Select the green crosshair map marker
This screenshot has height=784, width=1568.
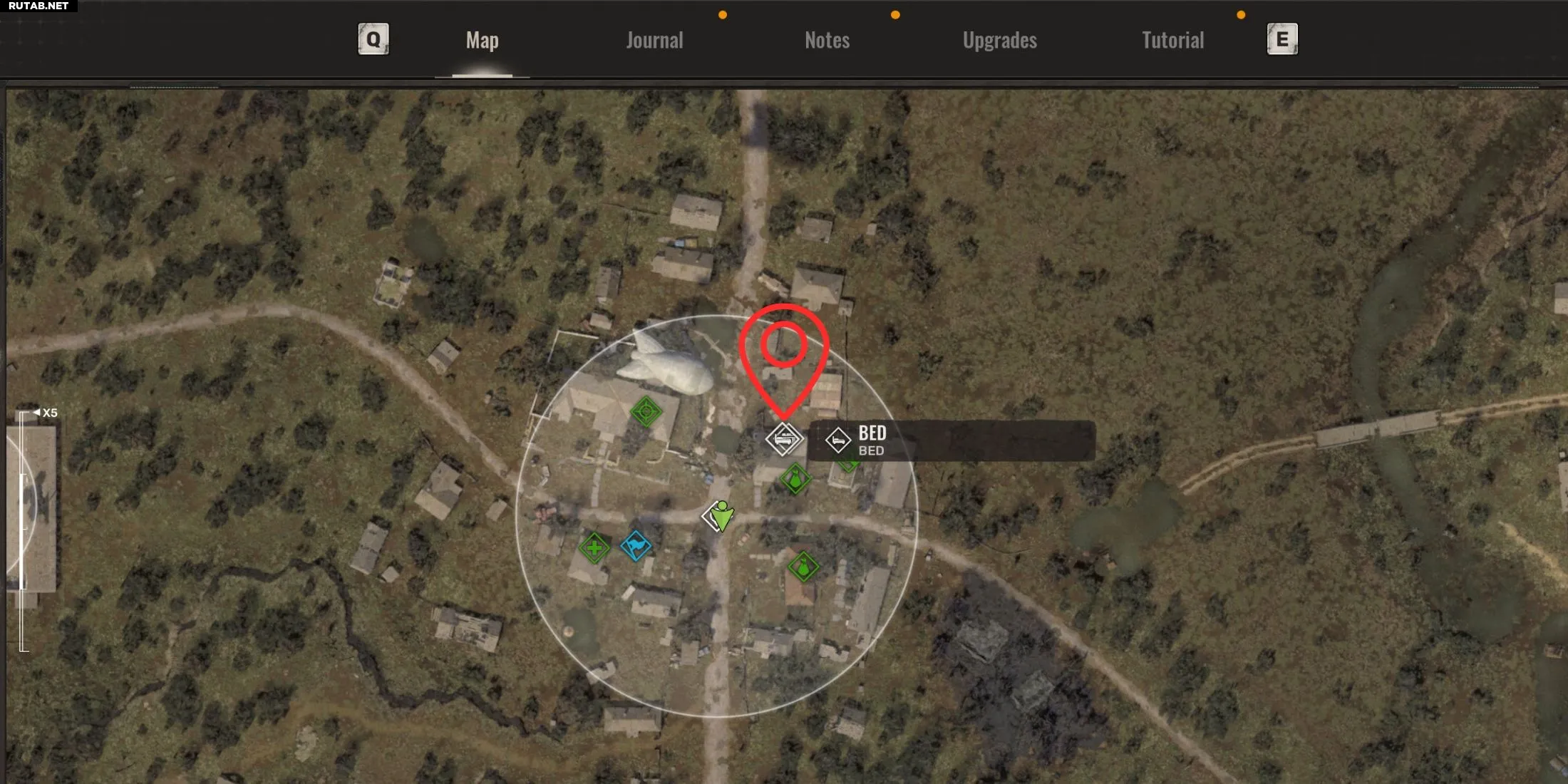pos(646,411)
